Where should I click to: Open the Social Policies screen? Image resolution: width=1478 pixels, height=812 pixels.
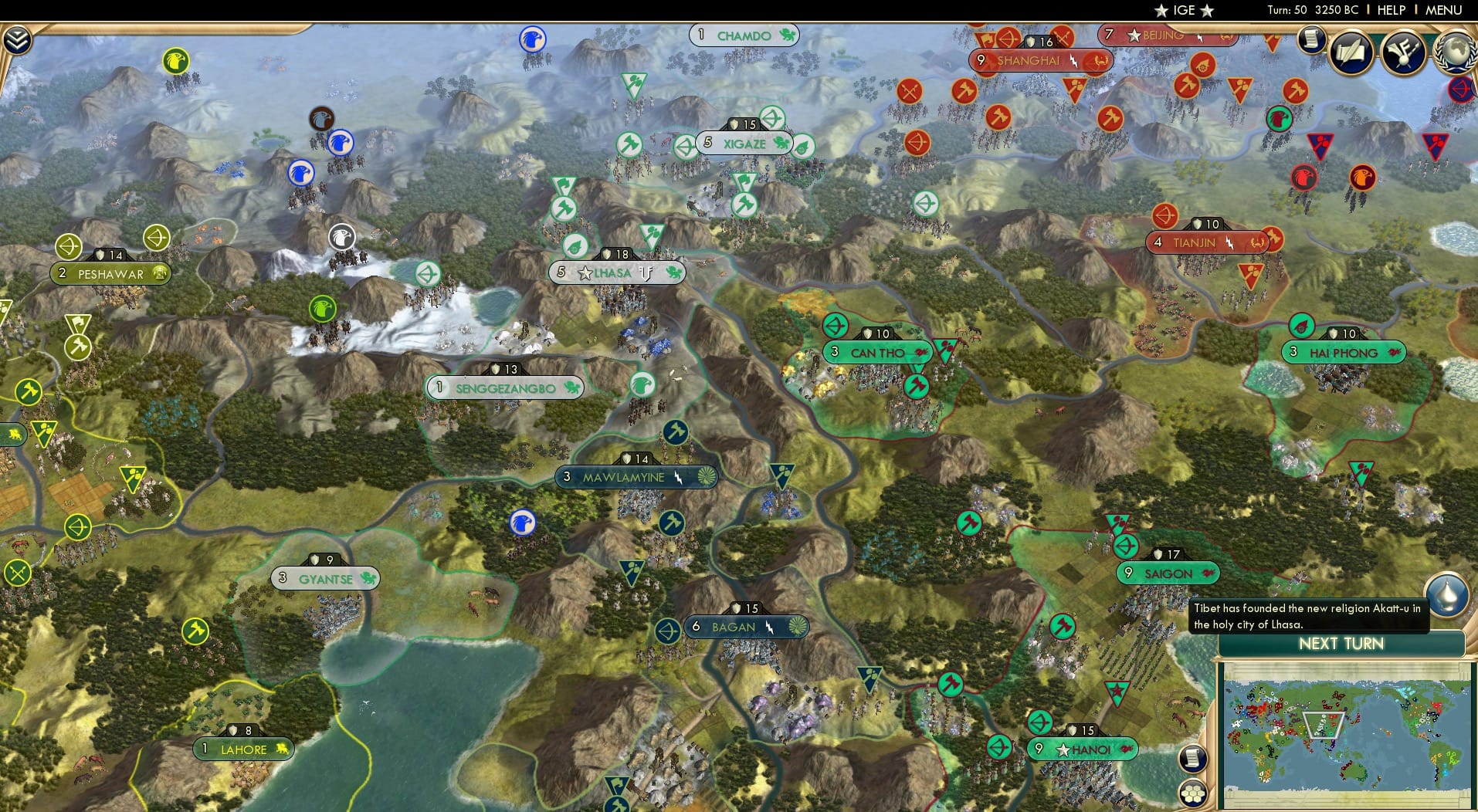click(x=1350, y=54)
